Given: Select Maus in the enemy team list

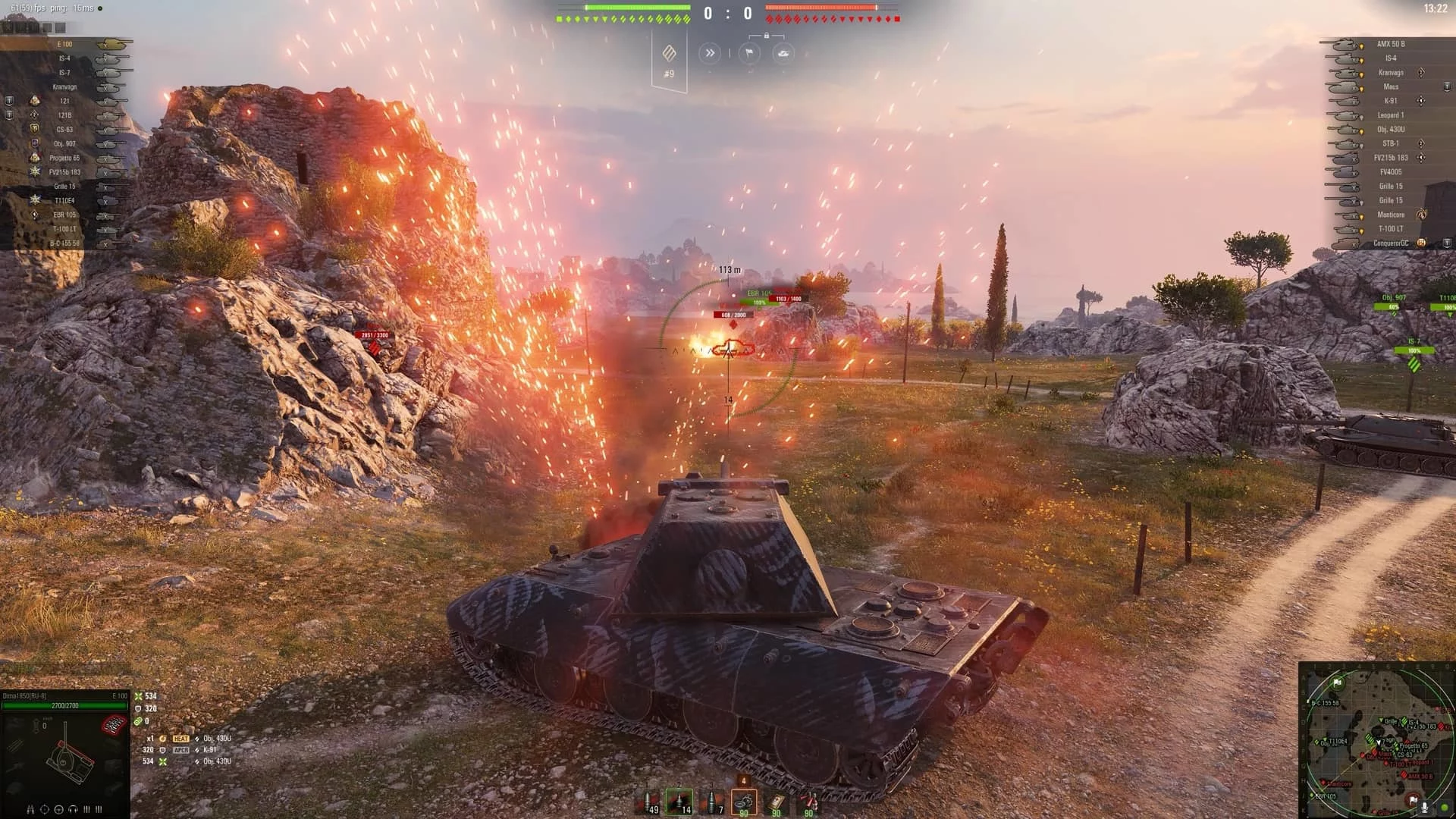Looking at the screenshot, I should [1390, 86].
